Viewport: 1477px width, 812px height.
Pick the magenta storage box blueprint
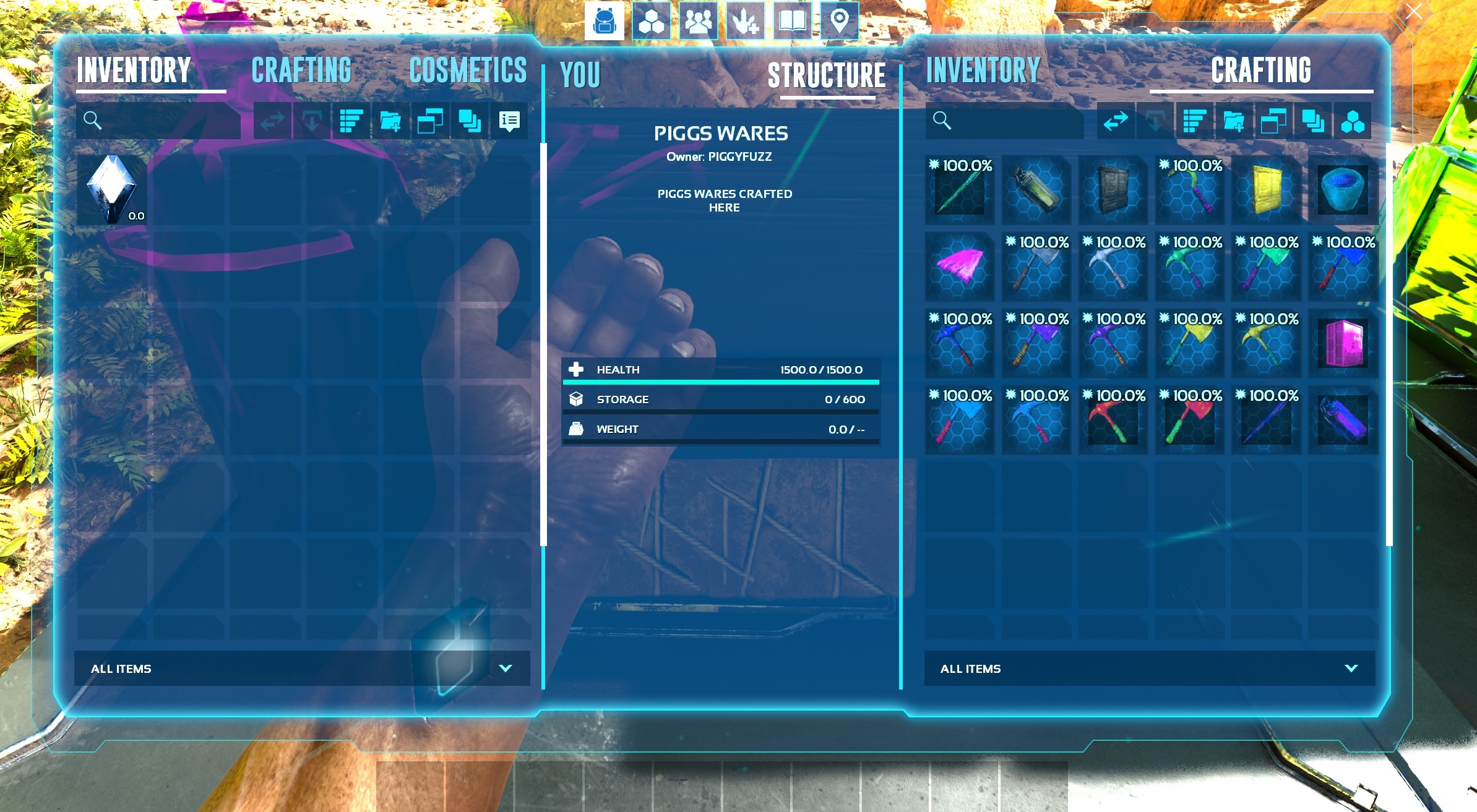1343,343
